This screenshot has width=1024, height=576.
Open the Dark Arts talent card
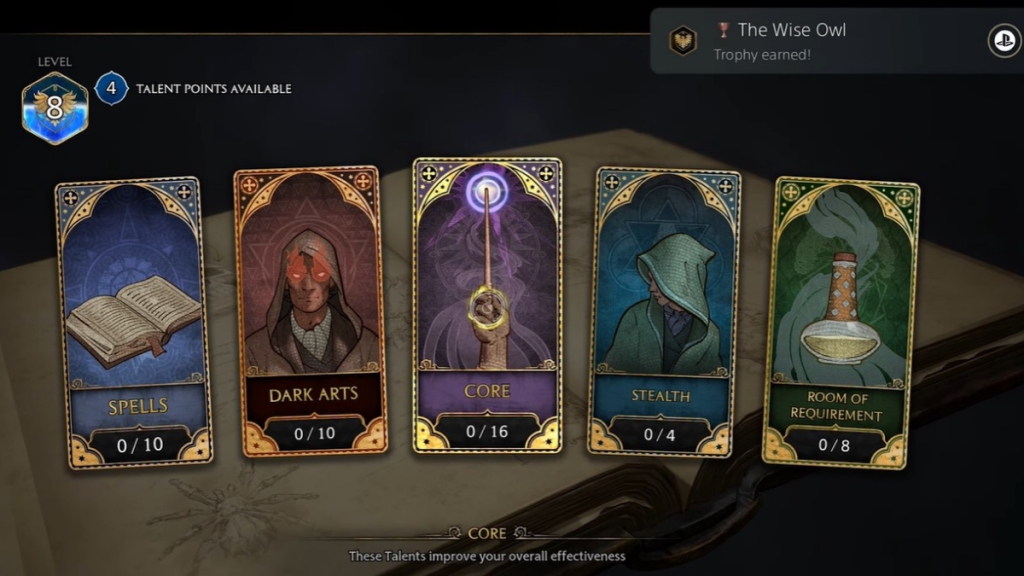pos(311,312)
